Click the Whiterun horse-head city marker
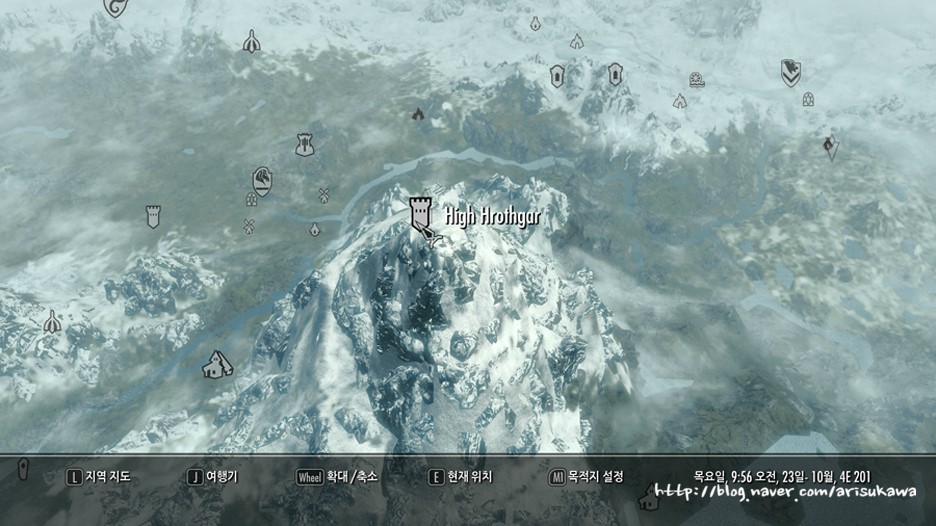Viewport: 936px width, 526px height. 263,180
